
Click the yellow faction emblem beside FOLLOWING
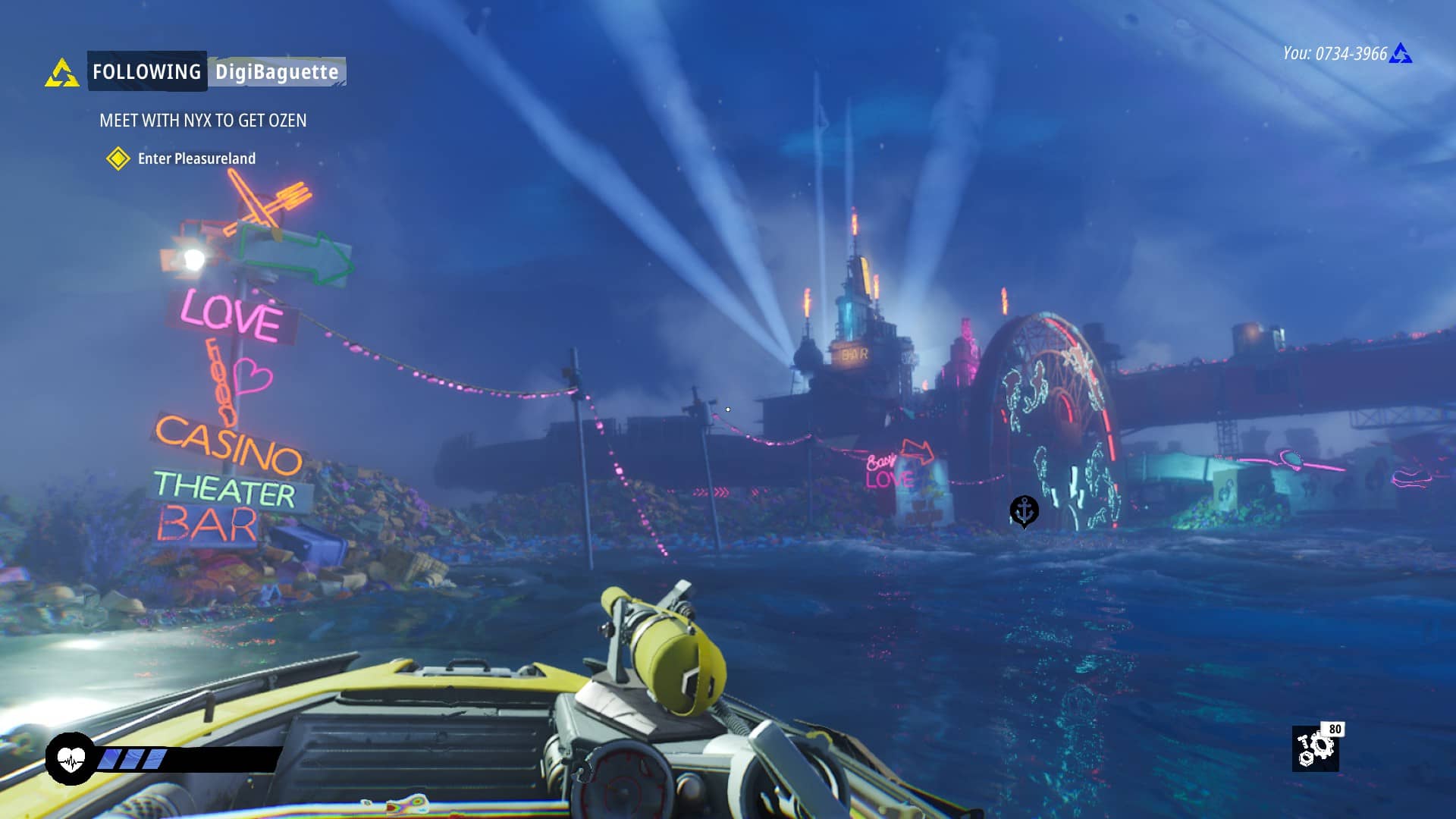point(61,74)
